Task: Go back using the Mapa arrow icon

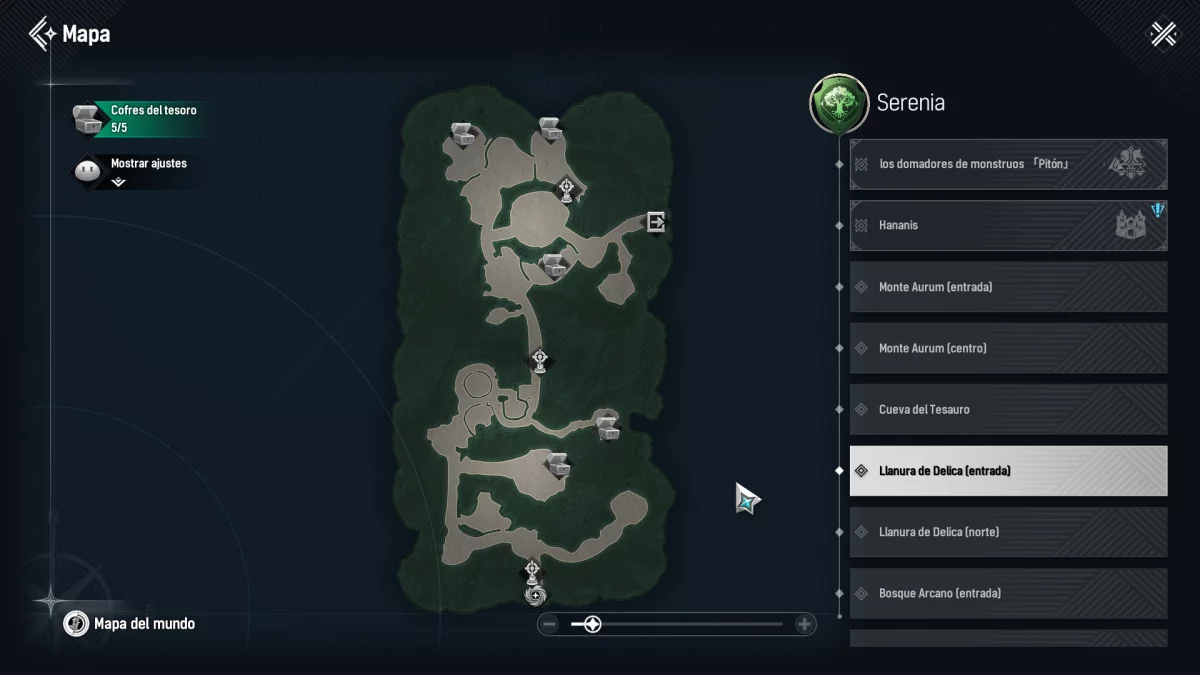Action: (x=43, y=34)
